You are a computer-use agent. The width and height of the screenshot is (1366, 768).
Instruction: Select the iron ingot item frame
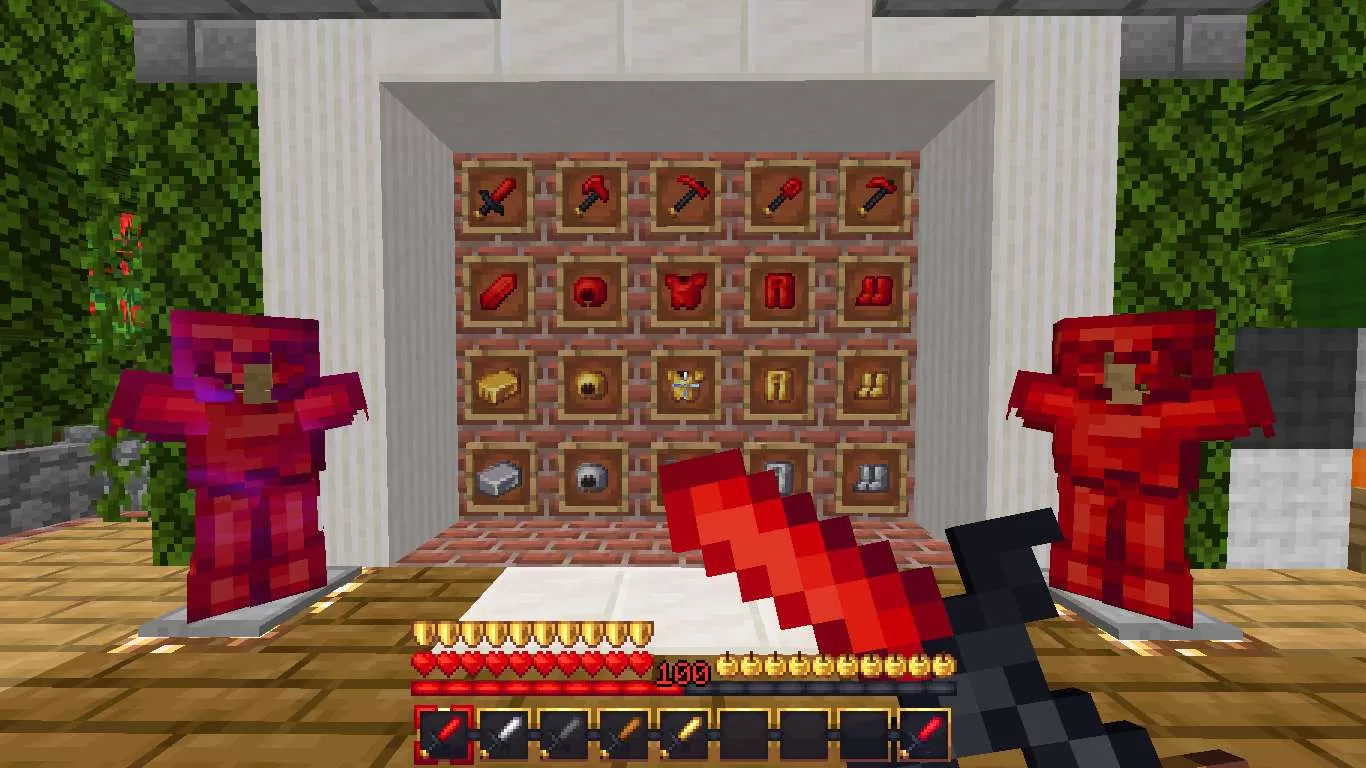497,477
